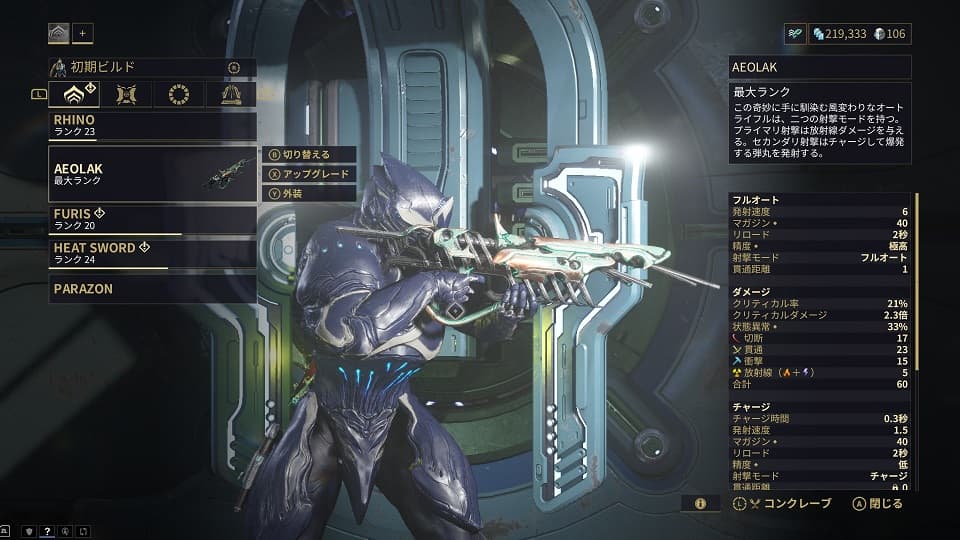Show the info panel icon
Screen dimensions: 960x540
tap(700, 504)
